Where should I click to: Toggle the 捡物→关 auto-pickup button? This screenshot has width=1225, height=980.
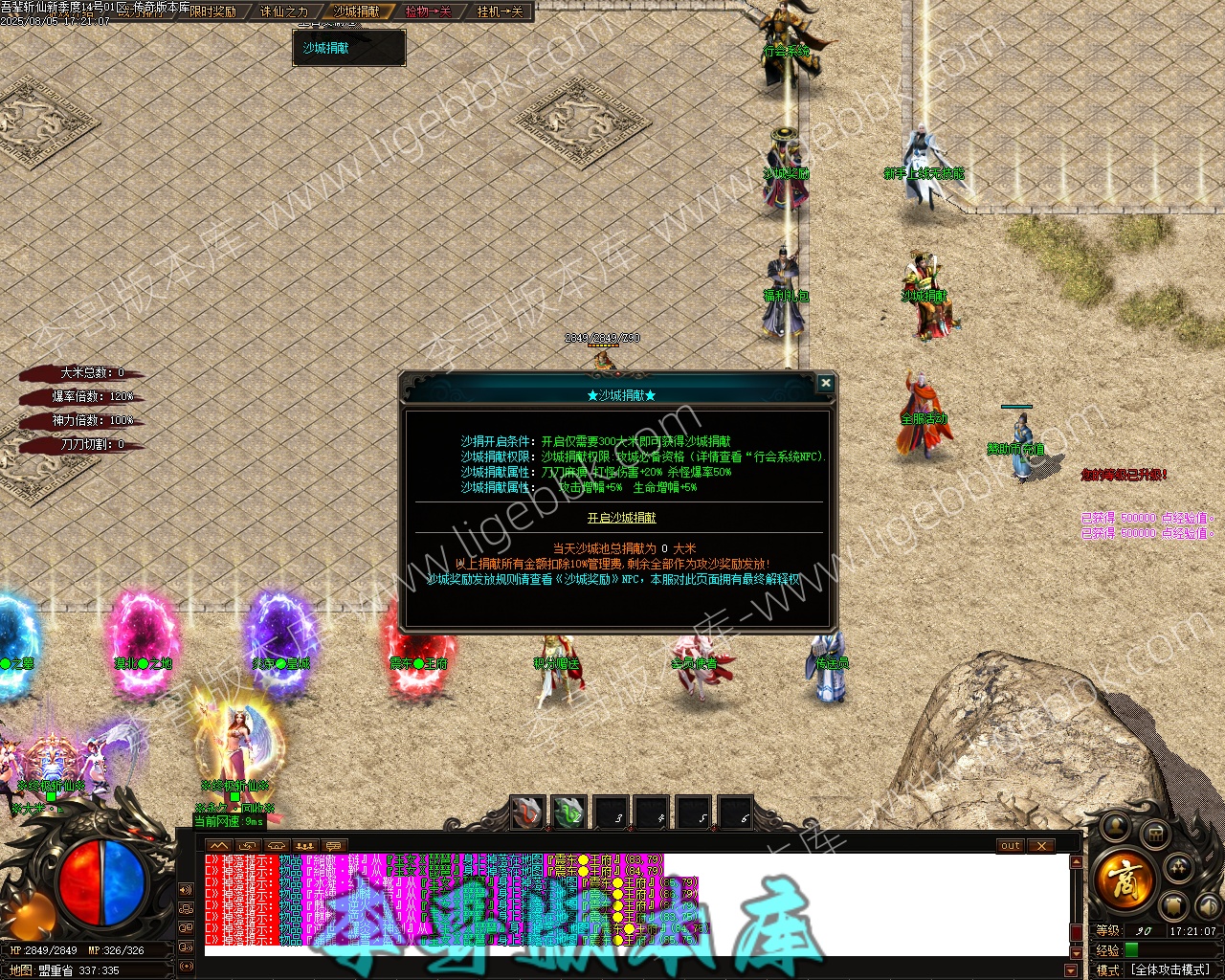pyautogui.click(x=428, y=11)
